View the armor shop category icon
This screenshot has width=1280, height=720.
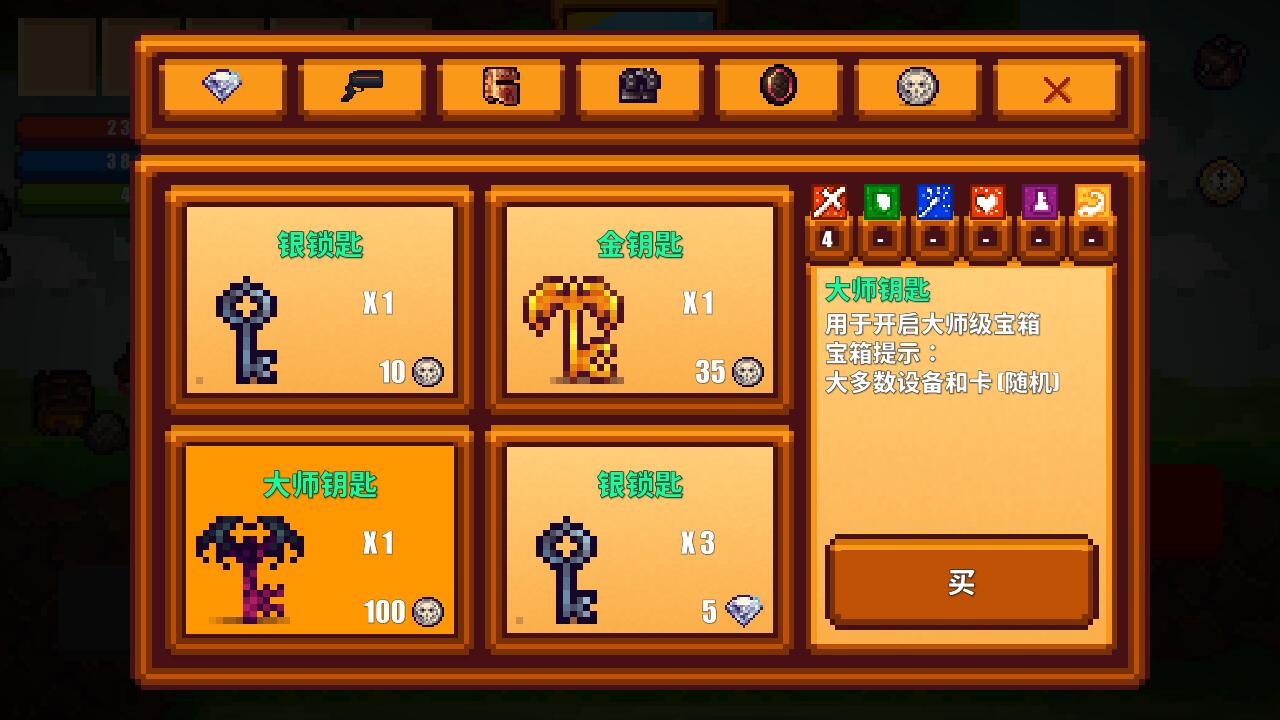coord(638,88)
